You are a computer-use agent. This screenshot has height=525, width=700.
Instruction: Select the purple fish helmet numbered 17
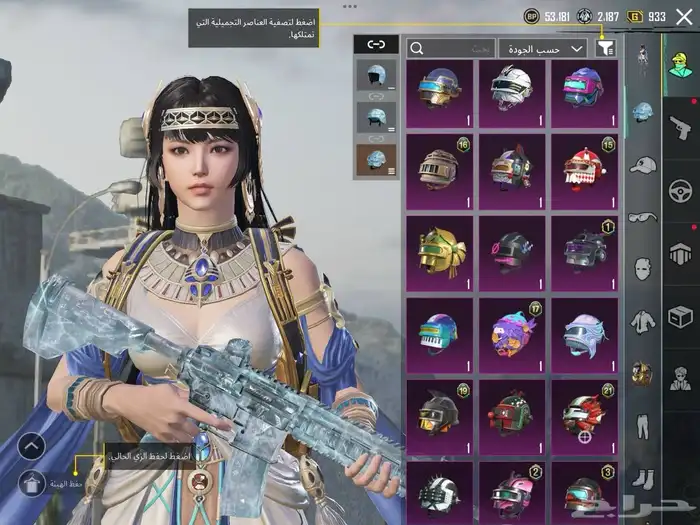point(512,330)
